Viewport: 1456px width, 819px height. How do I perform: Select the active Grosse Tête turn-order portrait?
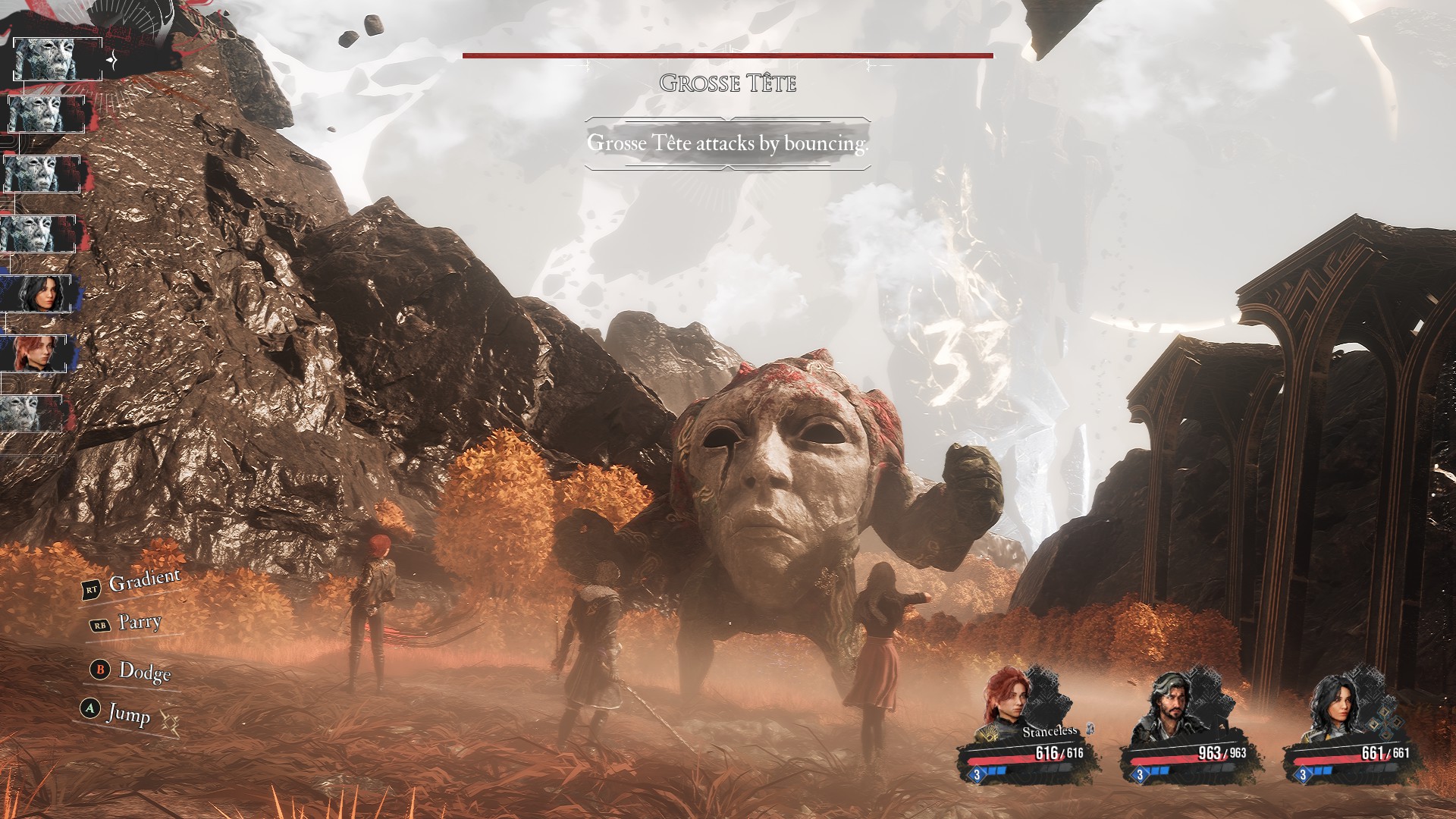coord(57,58)
